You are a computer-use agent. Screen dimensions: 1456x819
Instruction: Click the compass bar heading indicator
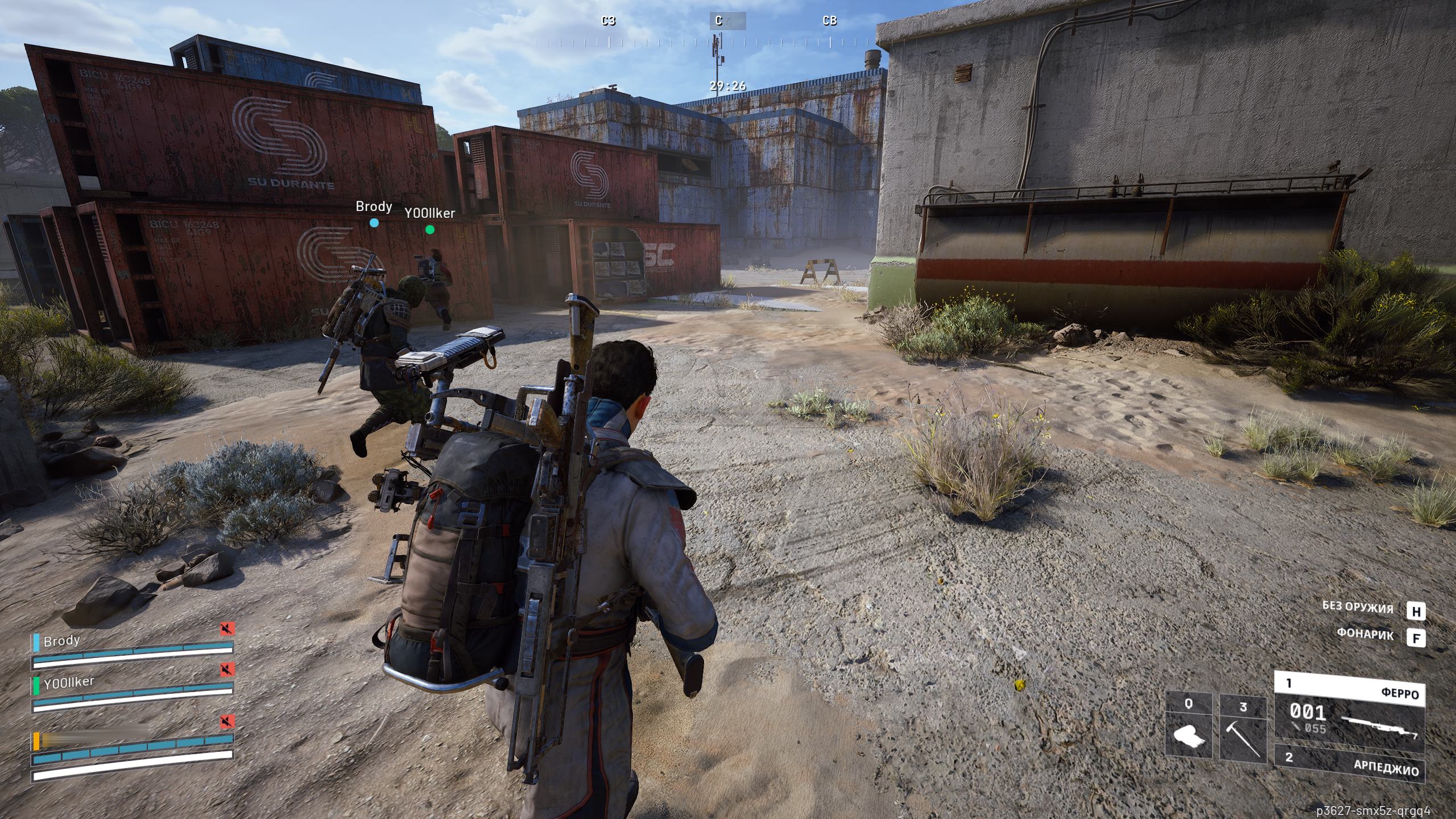727,22
